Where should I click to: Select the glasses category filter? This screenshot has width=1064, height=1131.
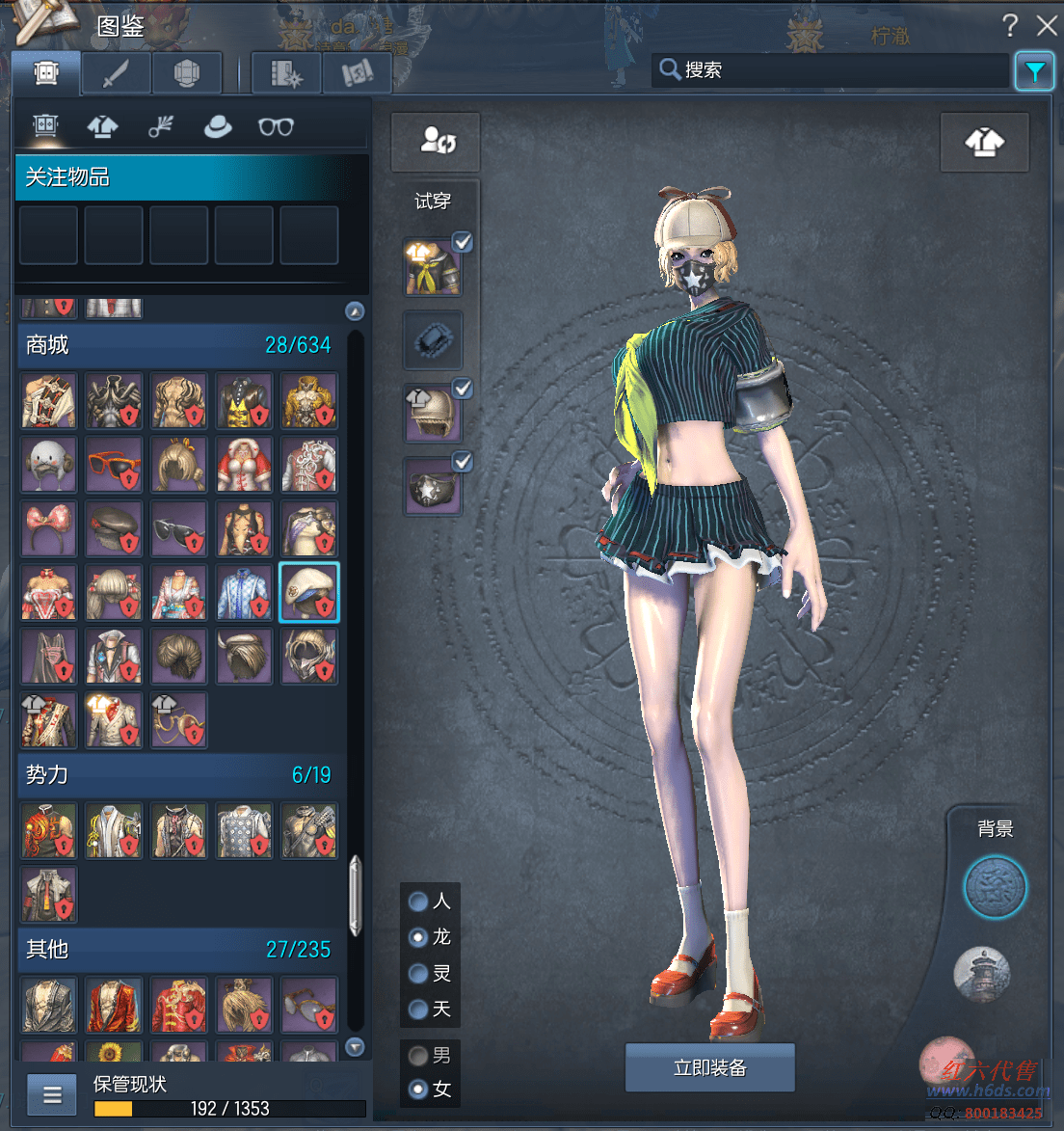[276, 126]
